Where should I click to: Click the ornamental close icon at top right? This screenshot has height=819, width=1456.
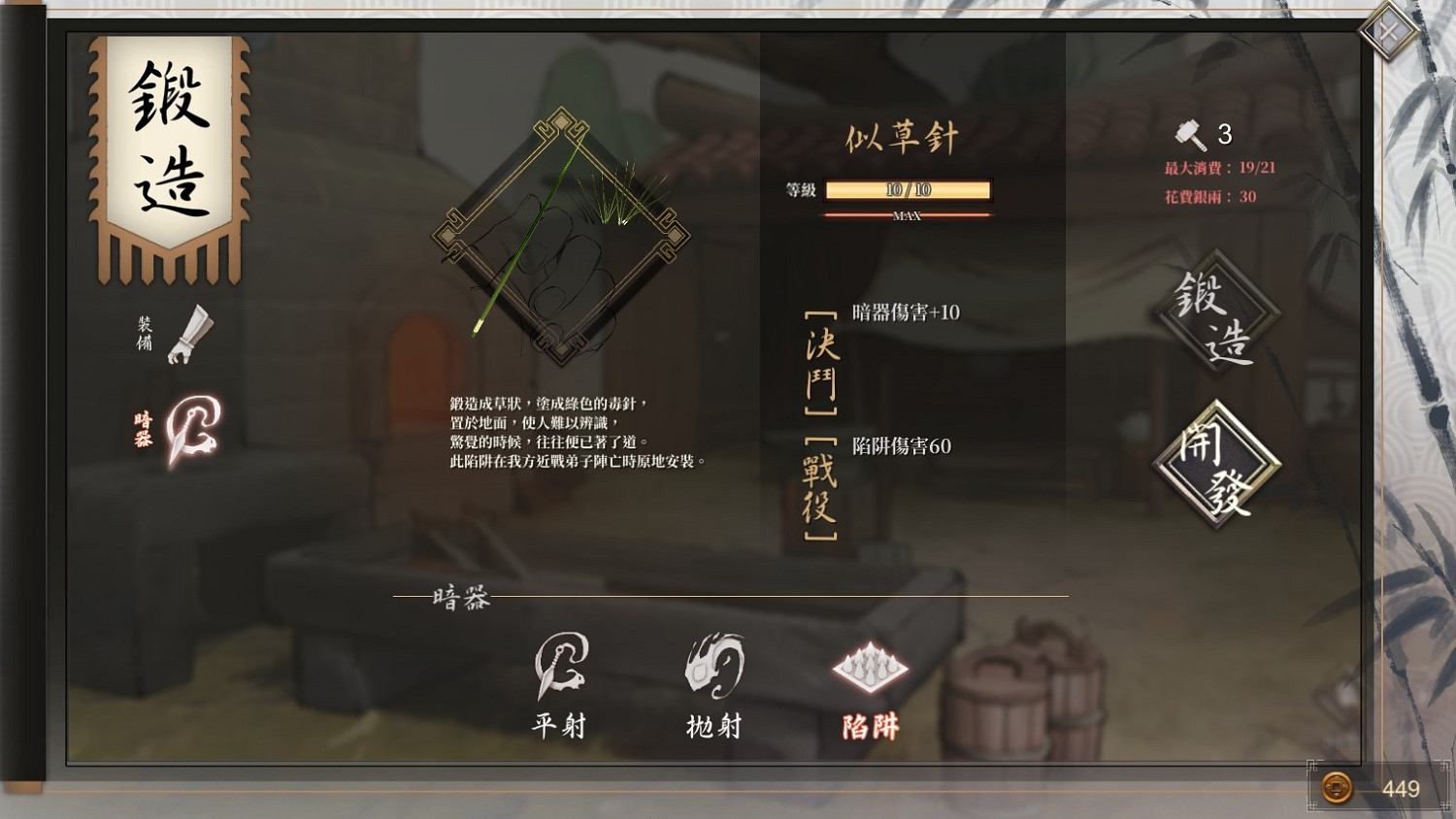tap(1388, 30)
